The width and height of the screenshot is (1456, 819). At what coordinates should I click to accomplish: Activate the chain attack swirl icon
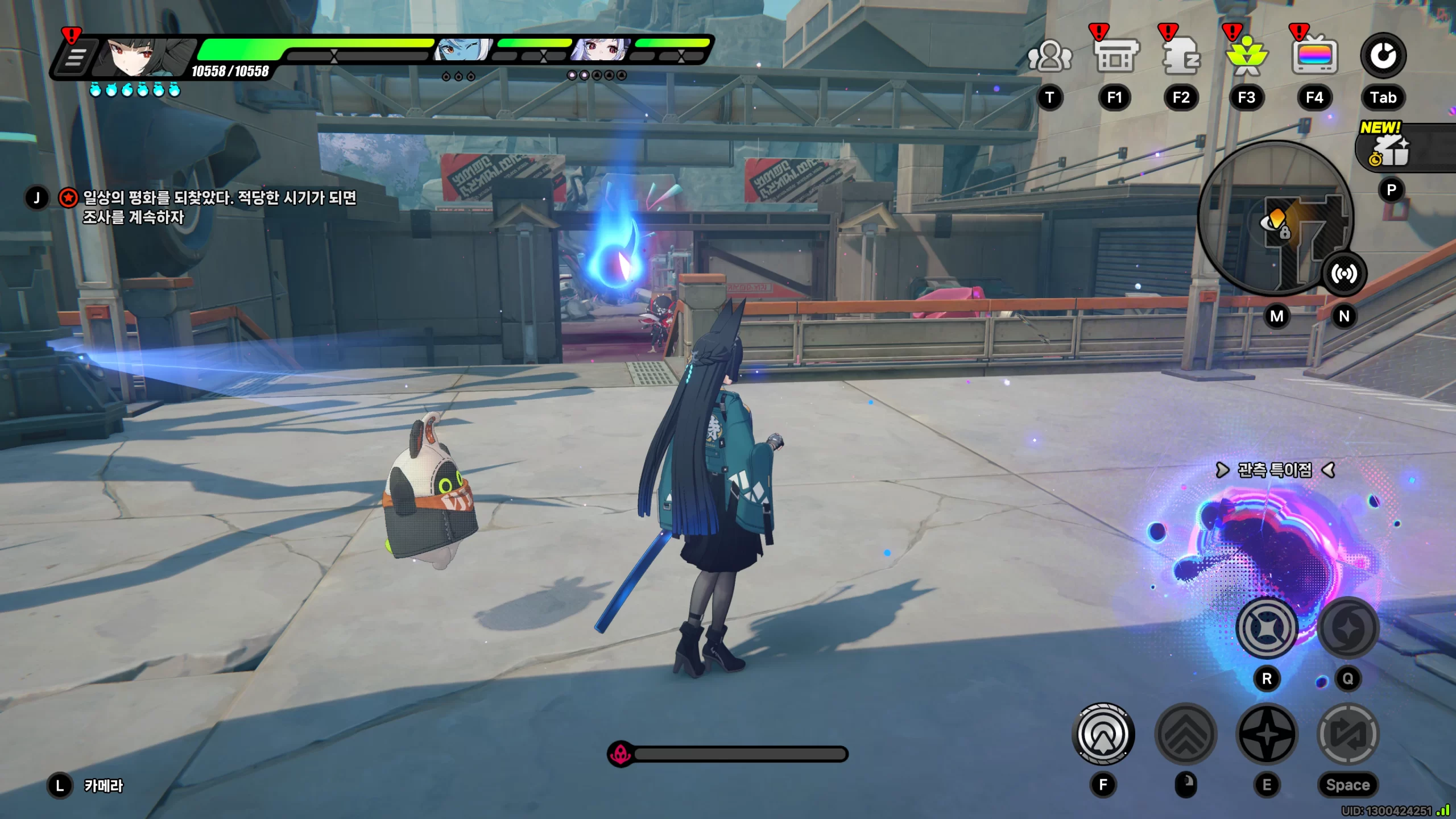tap(1347, 628)
